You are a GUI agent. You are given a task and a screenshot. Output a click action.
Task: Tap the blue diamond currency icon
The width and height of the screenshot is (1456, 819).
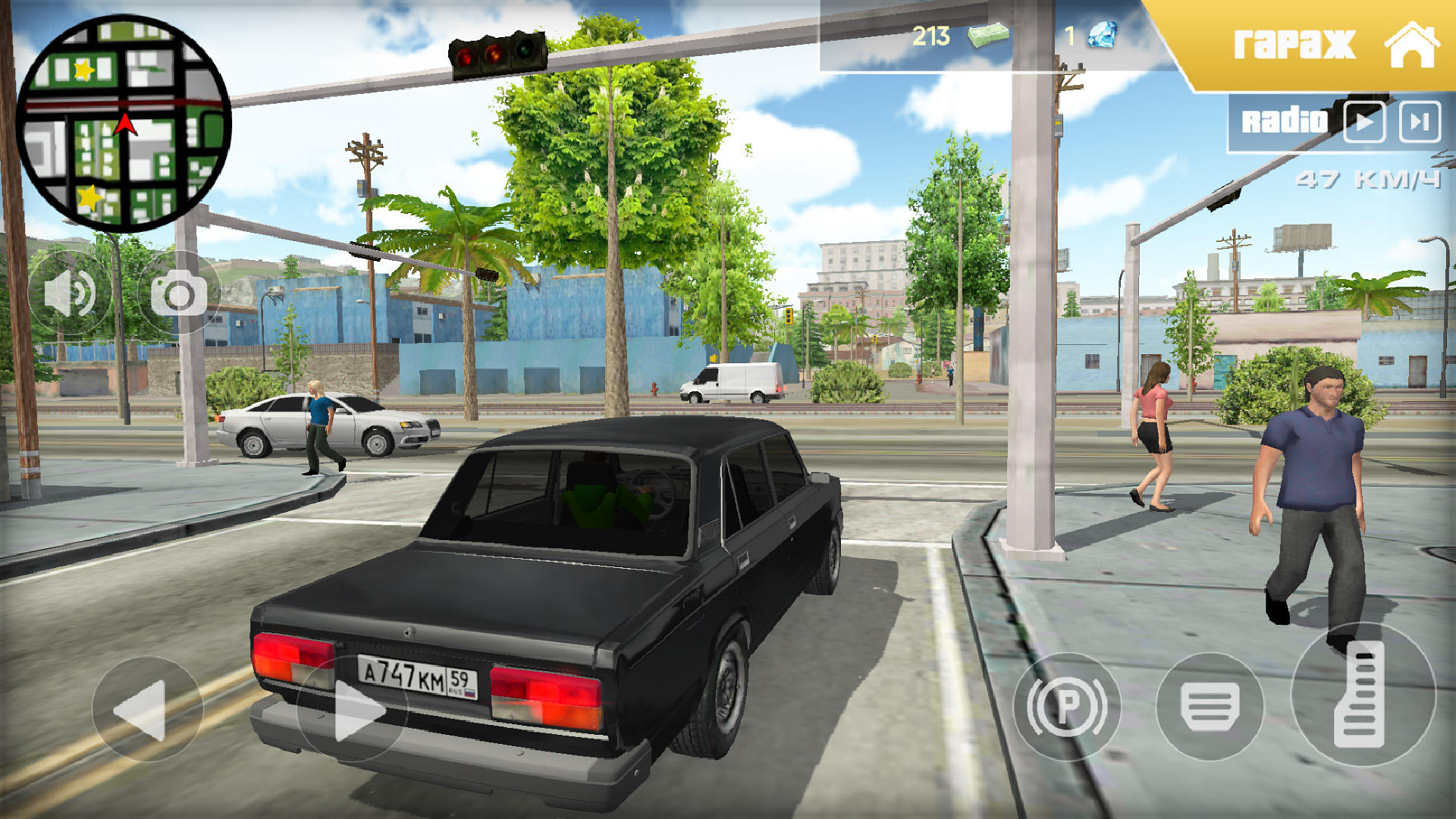coord(1101,34)
